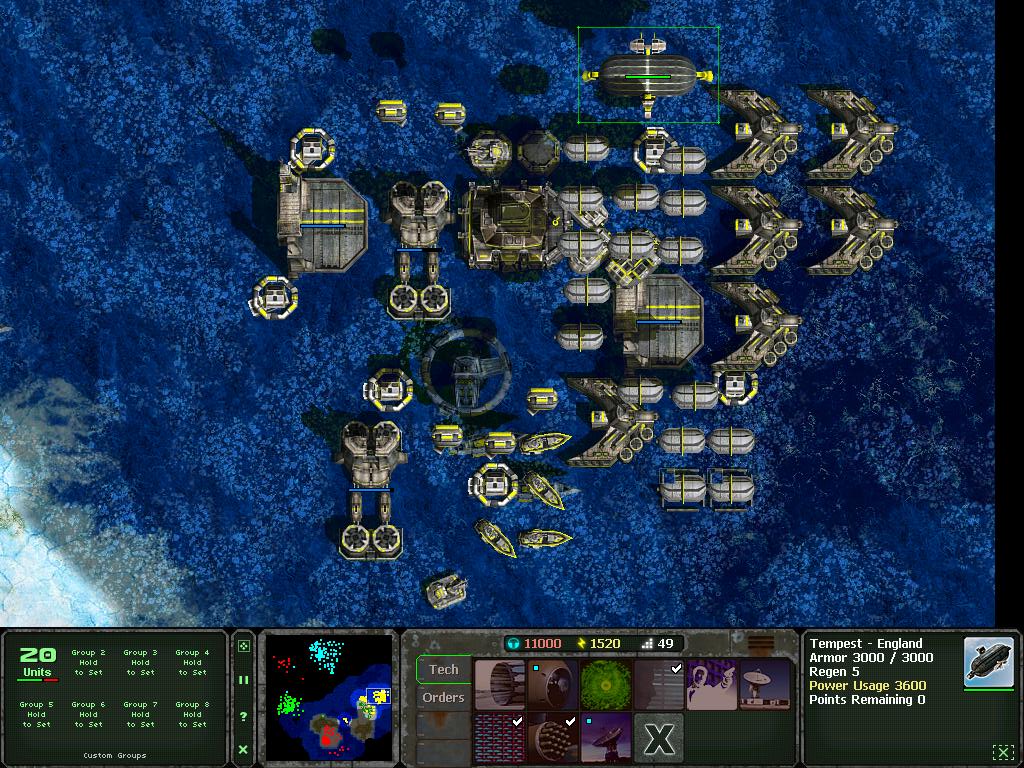Select the Group 7 custom group slot
This screenshot has height=768, width=1024.
140,714
